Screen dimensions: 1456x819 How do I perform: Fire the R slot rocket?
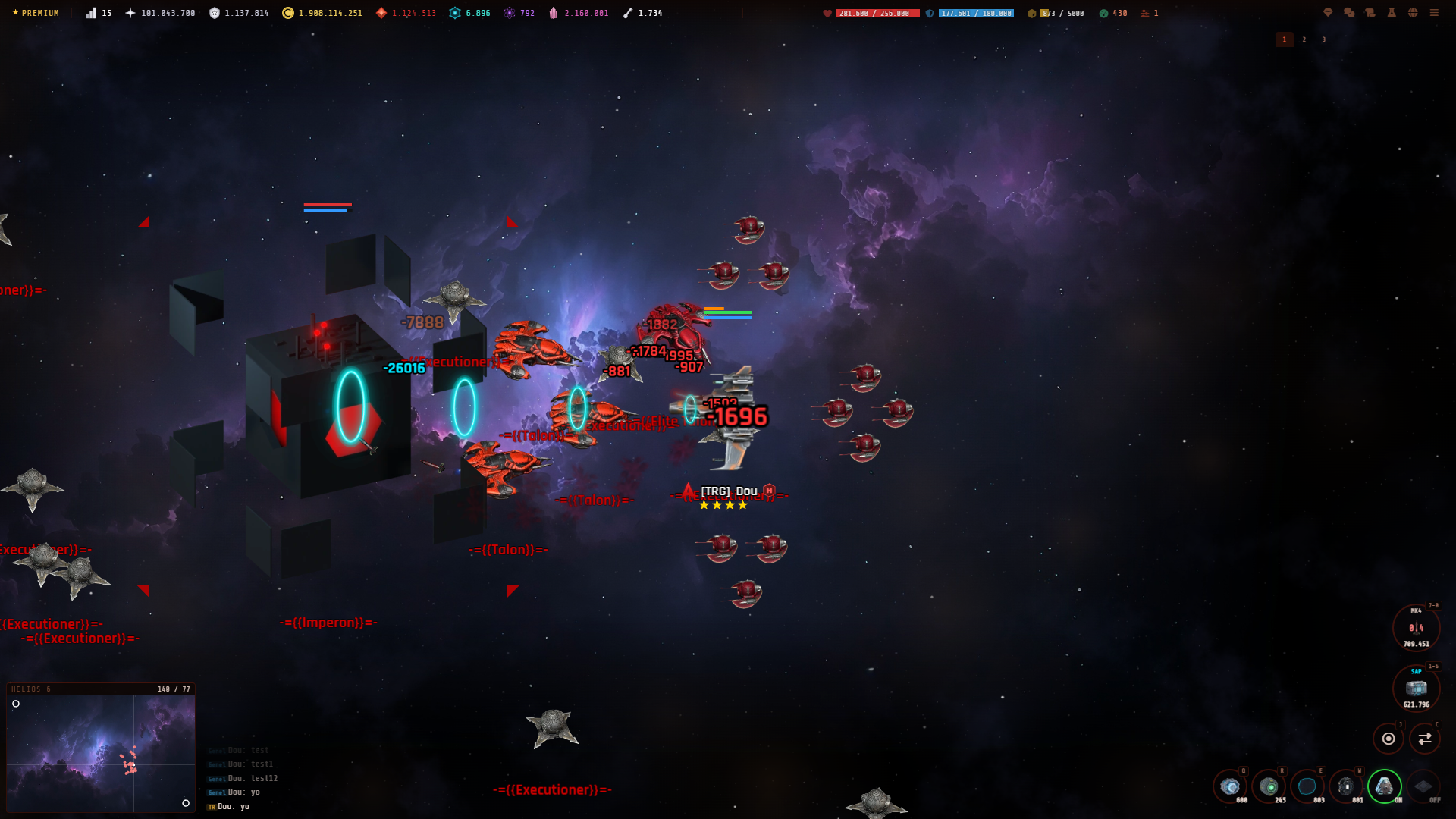pos(1268,786)
